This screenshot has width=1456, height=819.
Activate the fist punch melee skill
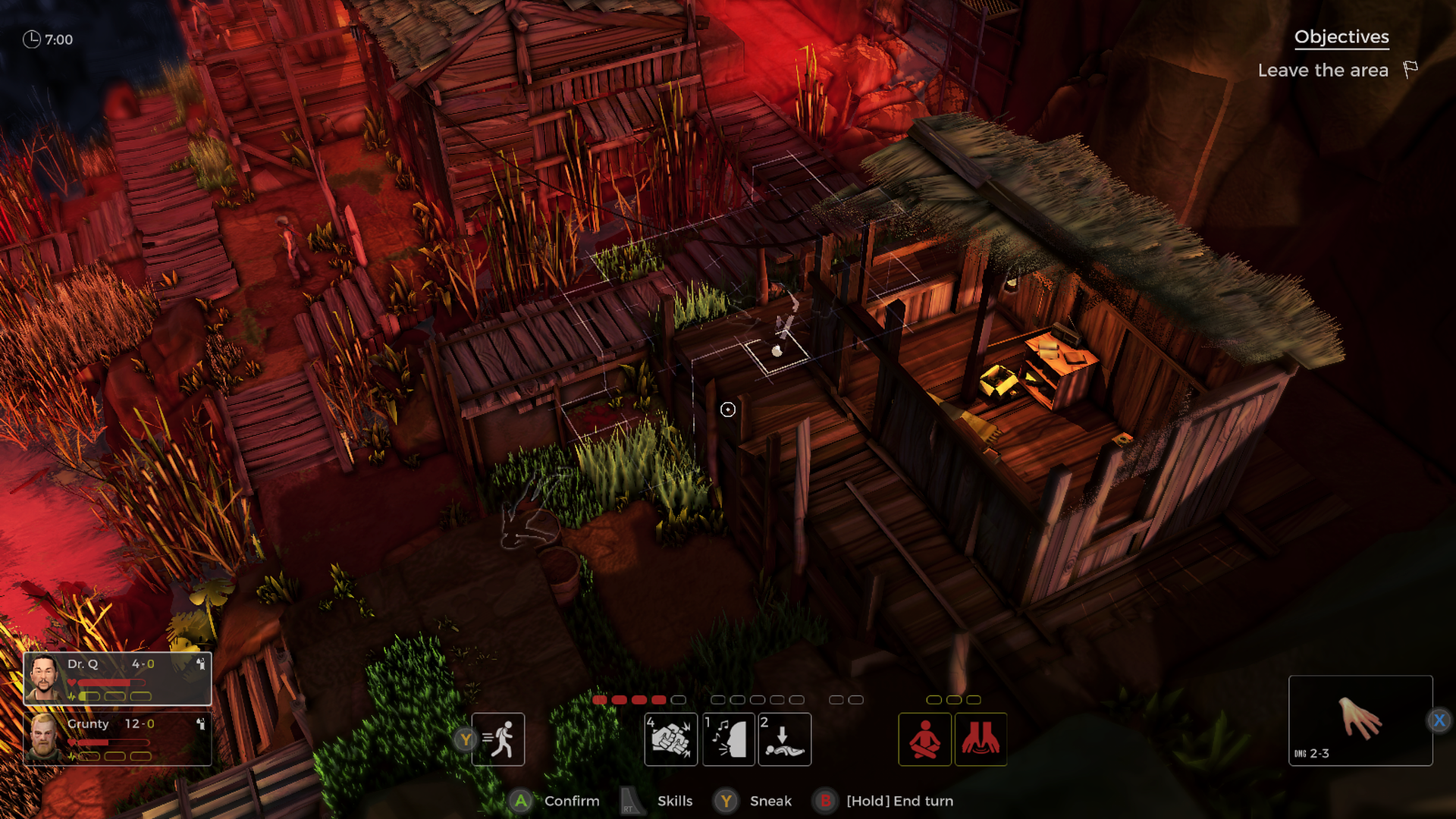pyautogui.click(x=671, y=739)
